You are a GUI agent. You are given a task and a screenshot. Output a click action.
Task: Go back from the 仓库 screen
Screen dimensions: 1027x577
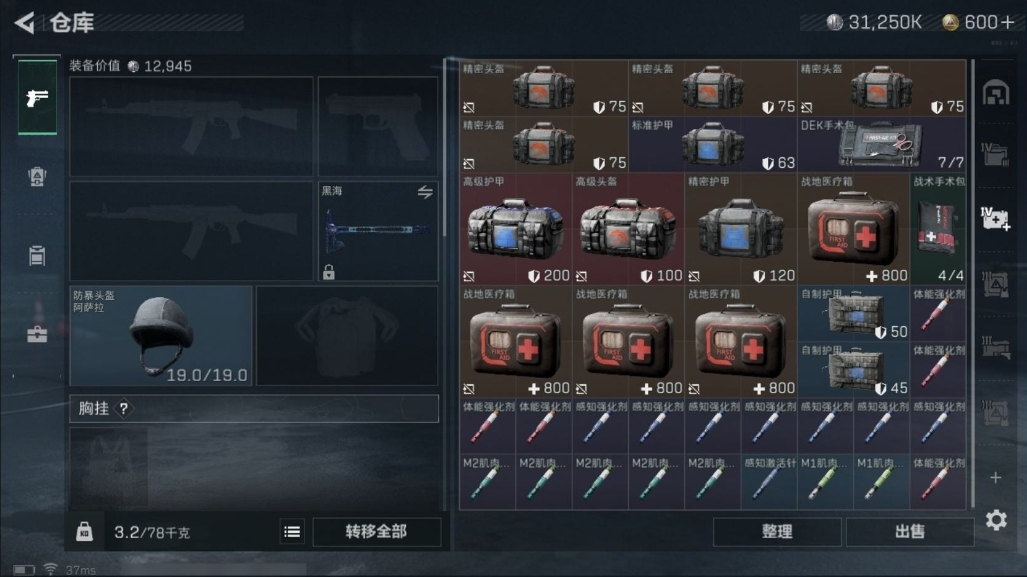25,22
